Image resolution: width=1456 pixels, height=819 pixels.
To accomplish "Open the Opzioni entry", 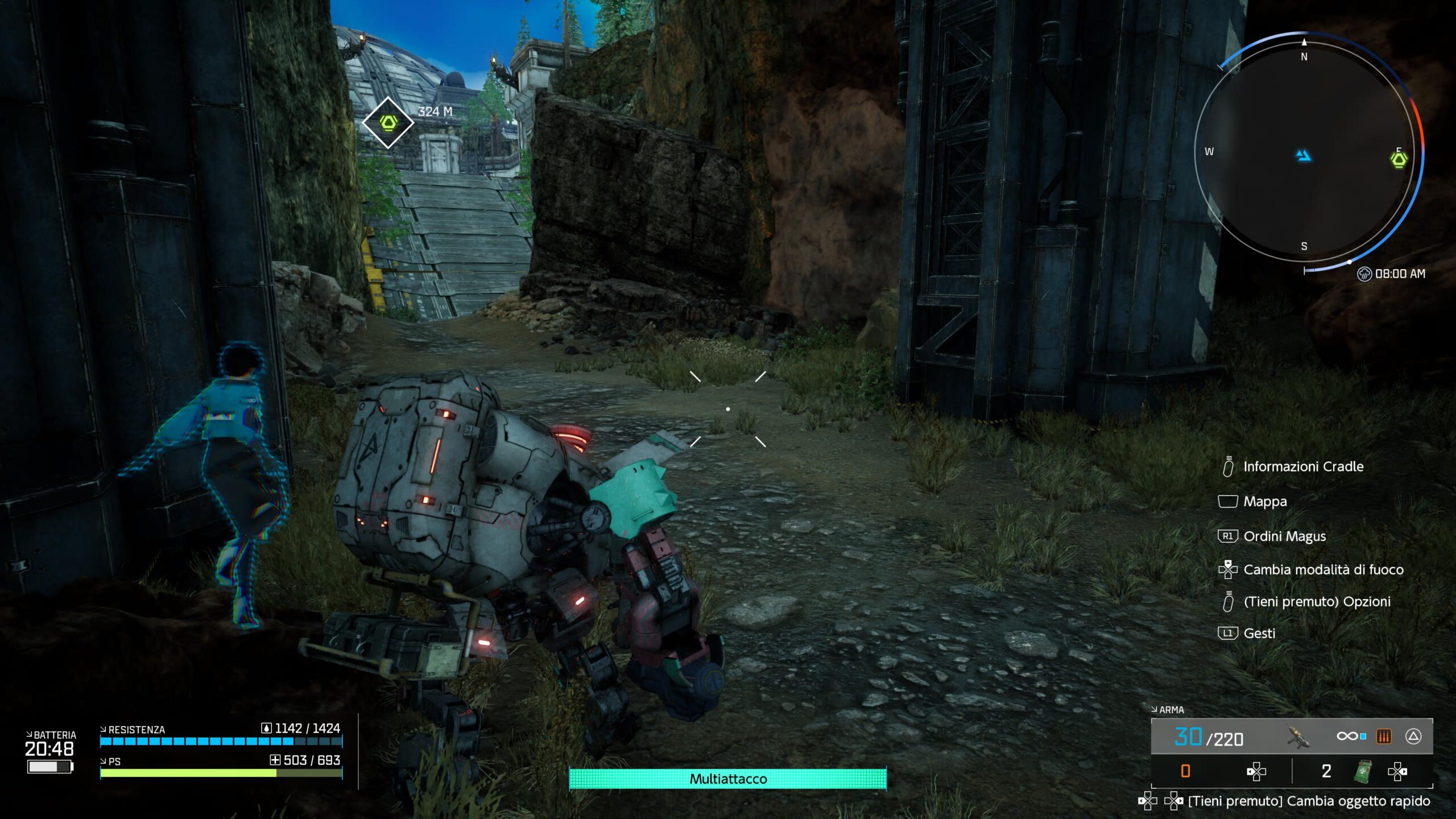I will coord(1317,601).
